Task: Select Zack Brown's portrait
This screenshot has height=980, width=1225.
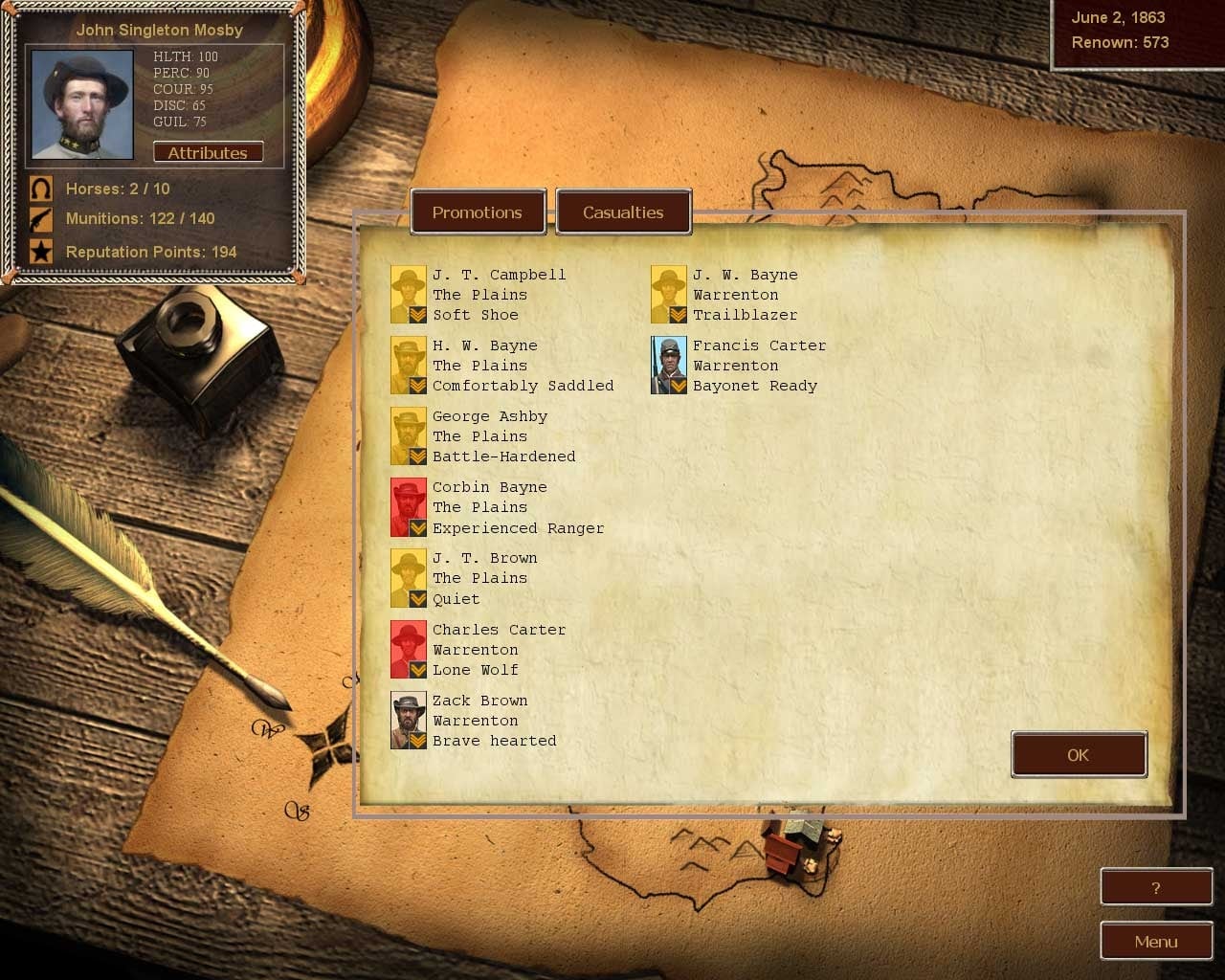Action: click(x=409, y=720)
